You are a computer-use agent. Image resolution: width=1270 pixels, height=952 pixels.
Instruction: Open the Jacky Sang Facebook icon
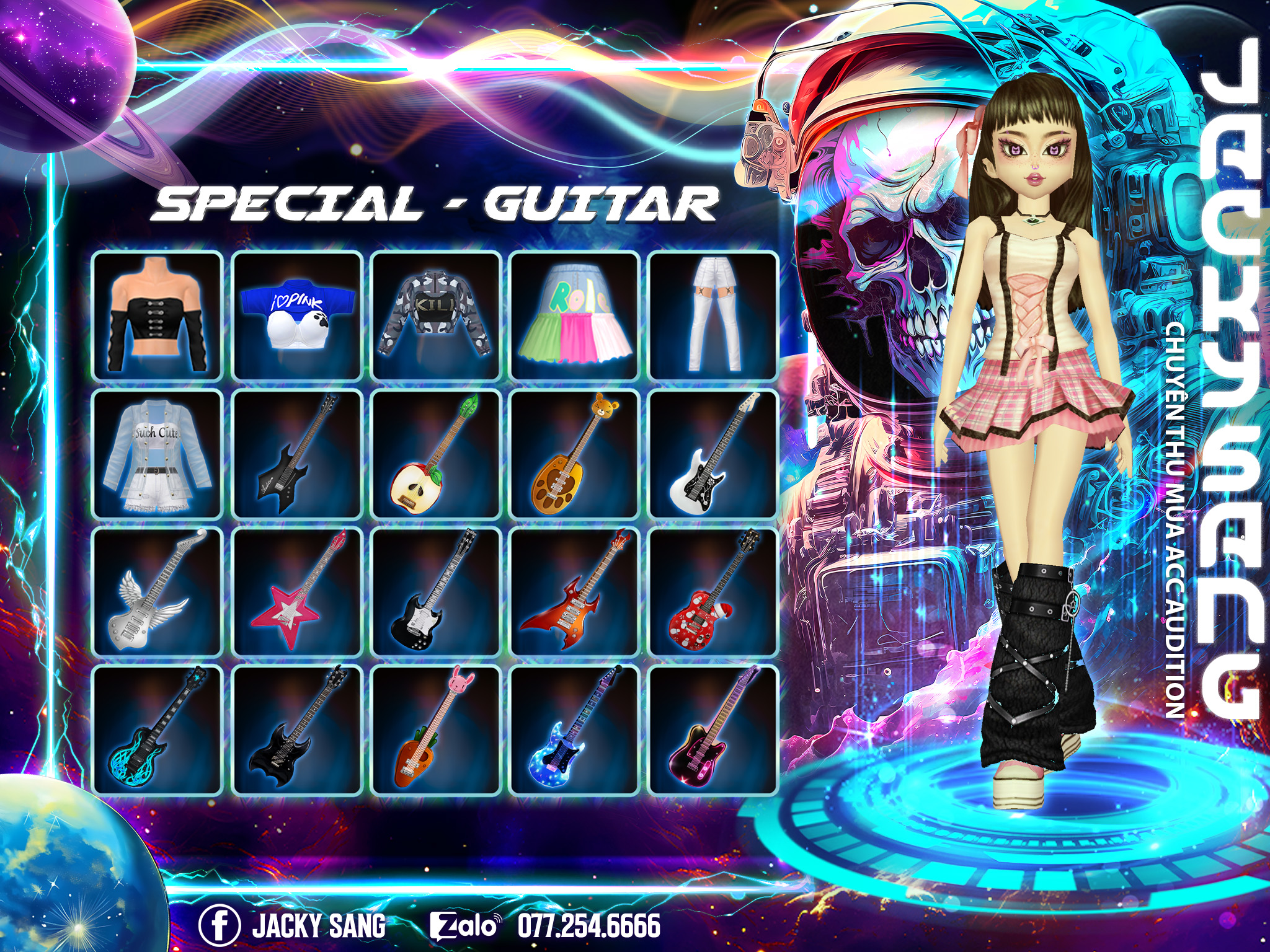tap(220, 925)
